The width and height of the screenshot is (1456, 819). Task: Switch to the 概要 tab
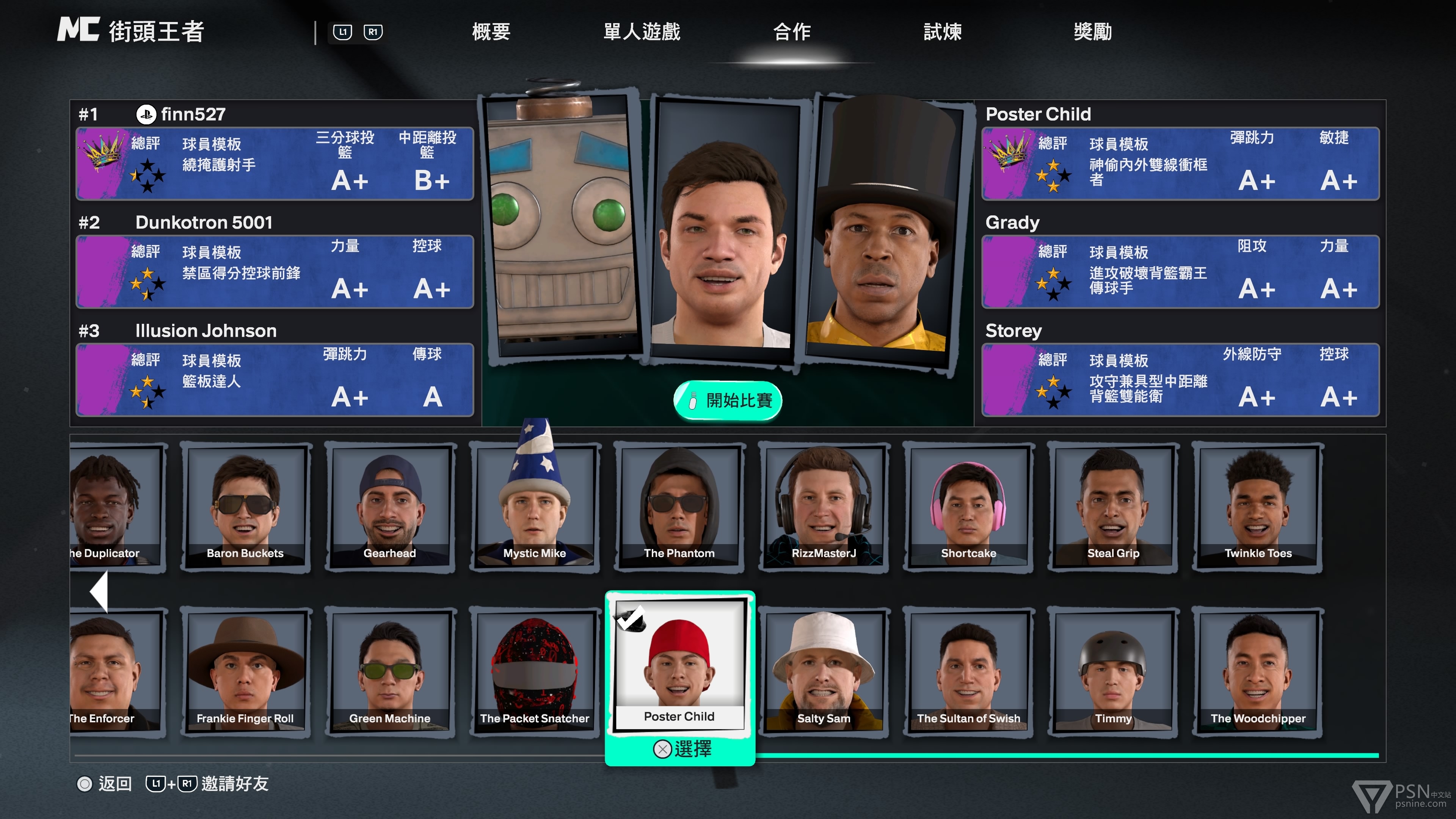pyautogui.click(x=491, y=31)
